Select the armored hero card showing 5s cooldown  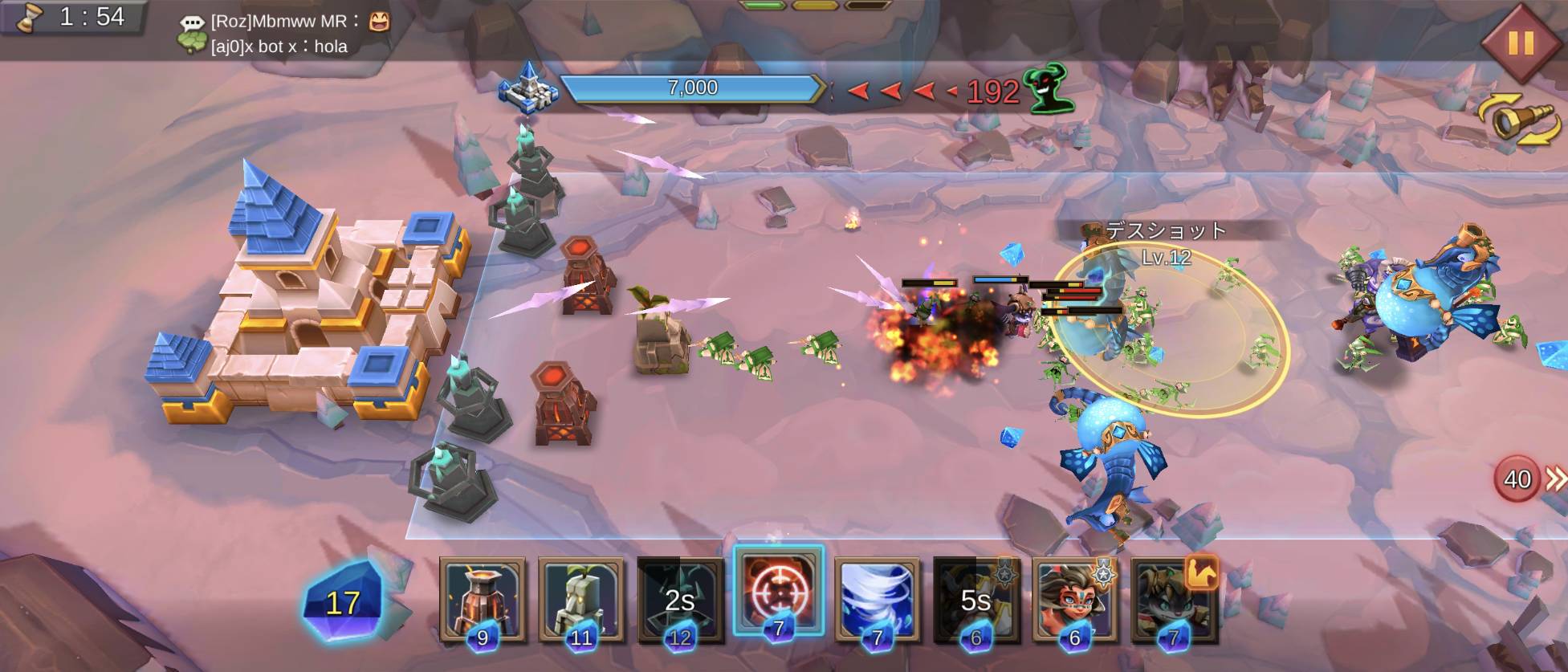click(975, 598)
